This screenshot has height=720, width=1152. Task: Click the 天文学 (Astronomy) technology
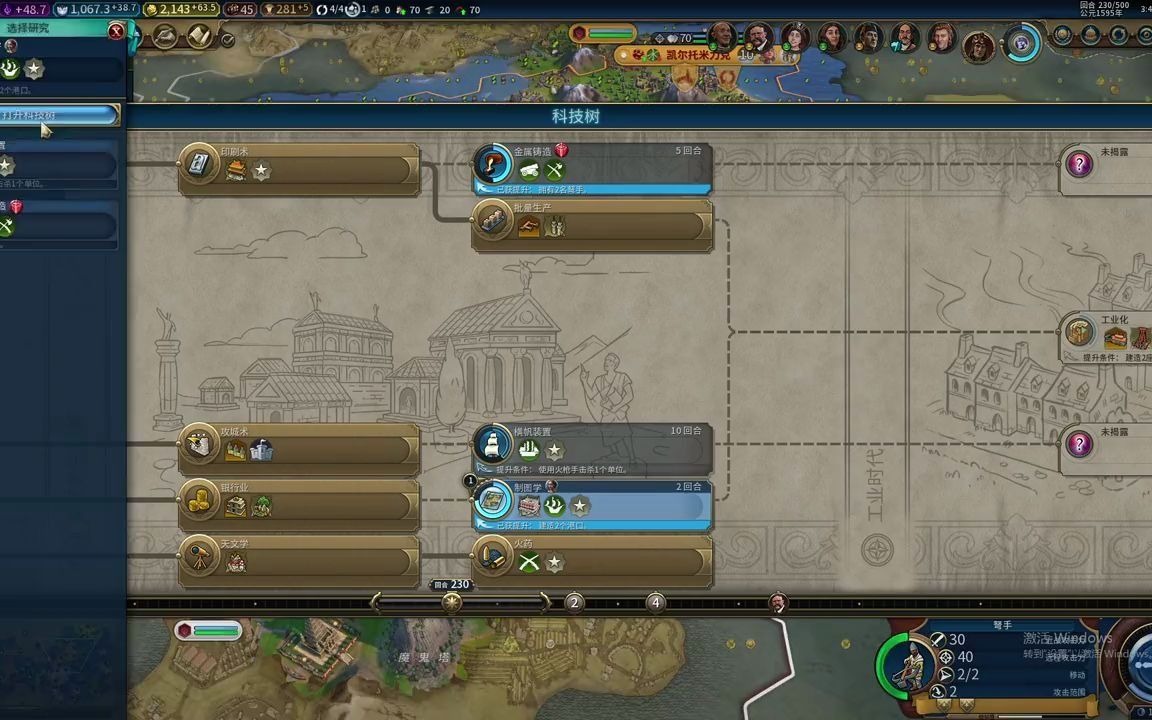pos(299,560)
